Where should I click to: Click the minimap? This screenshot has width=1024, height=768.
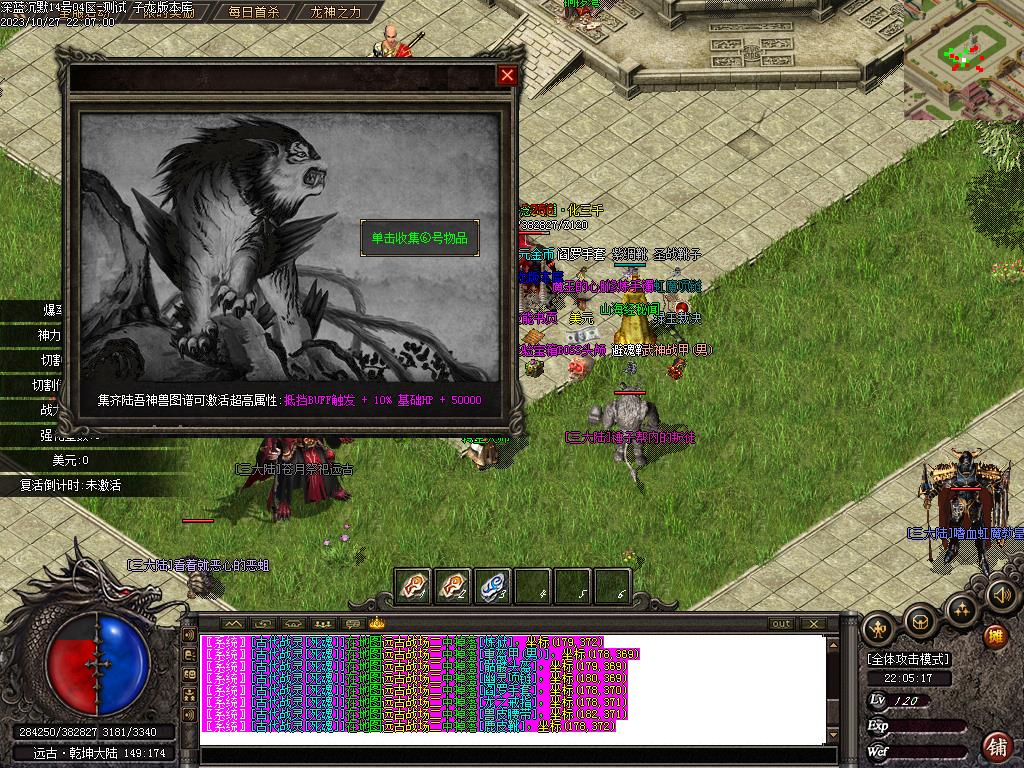(x=963, y=58)
